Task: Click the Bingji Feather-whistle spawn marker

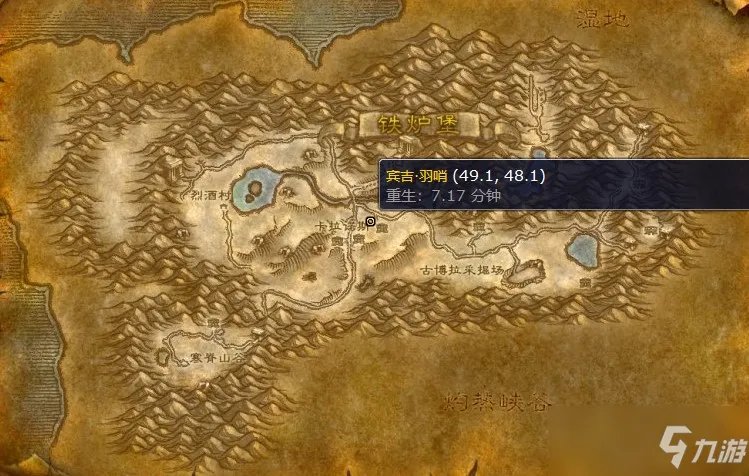Action: coord(370,221)
